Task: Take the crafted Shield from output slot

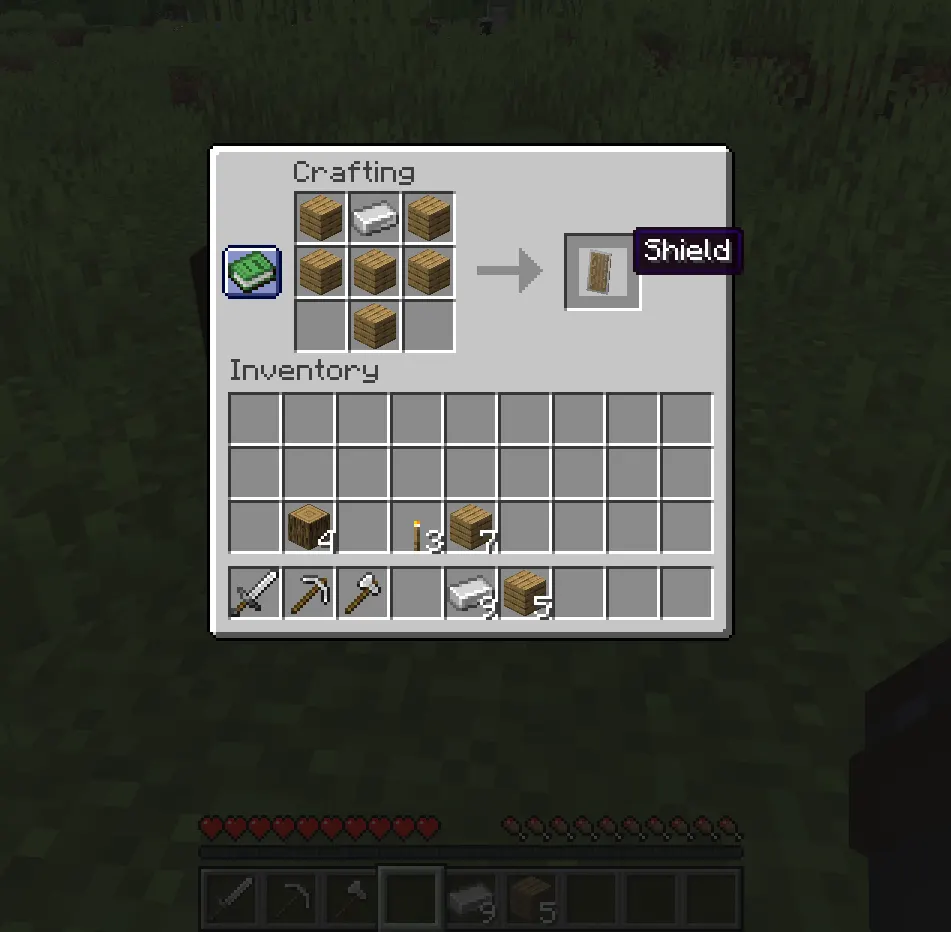Action: [602, 272]
